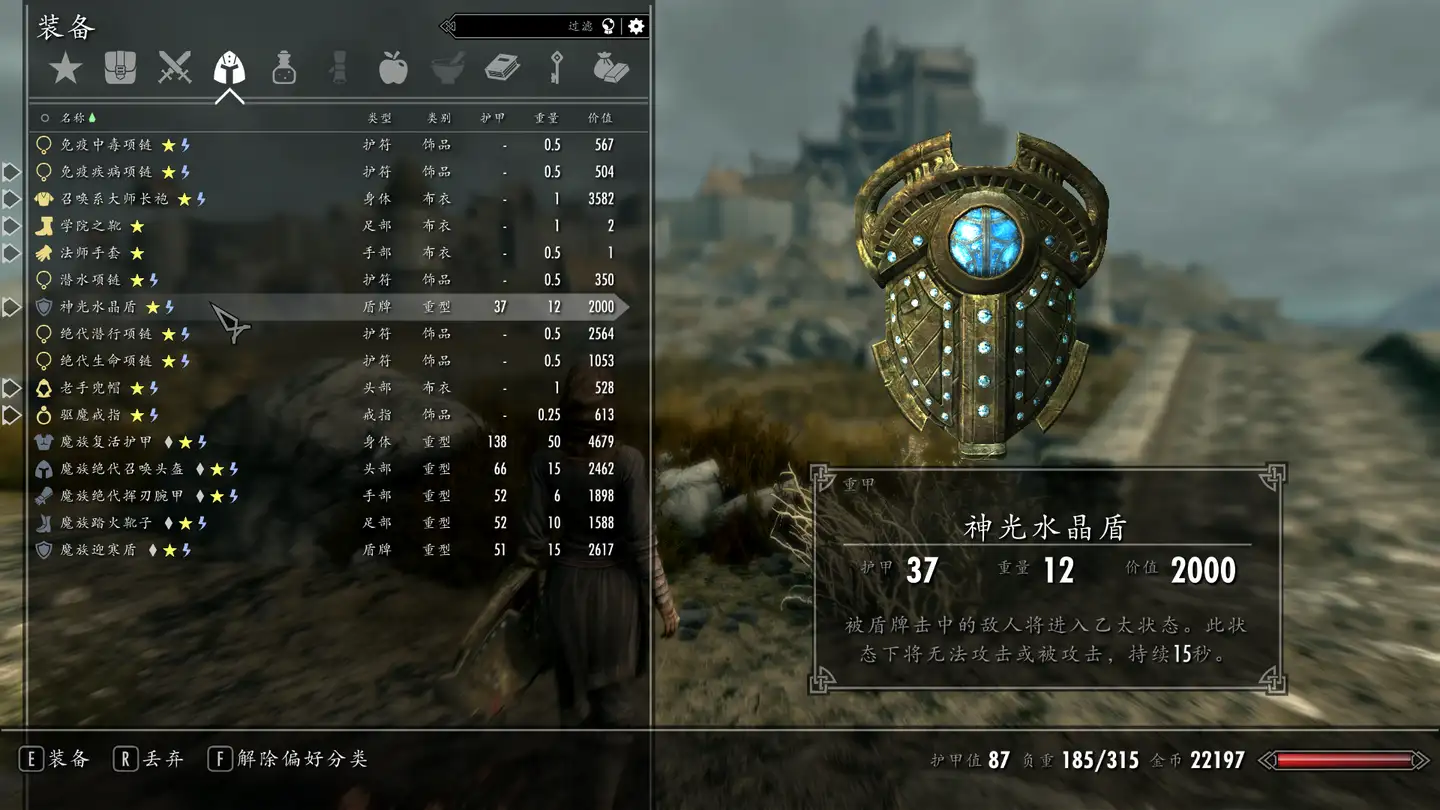
Task: Show all items with the backpack tab
Action: [x=120, y=68]
